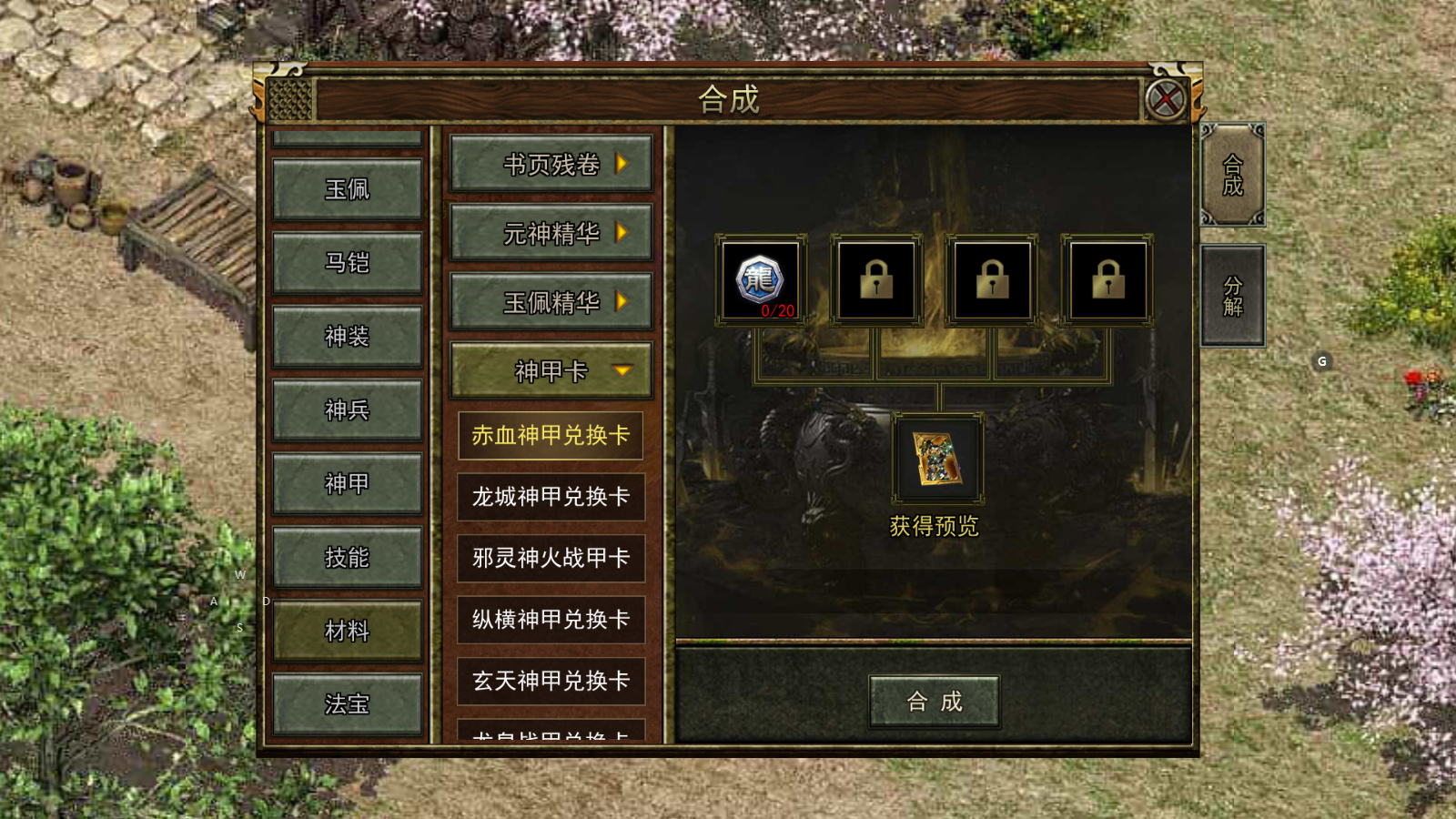The image size is (1456, 819).
Task: Open the 马铠 category
Action: tap(347, 263)
